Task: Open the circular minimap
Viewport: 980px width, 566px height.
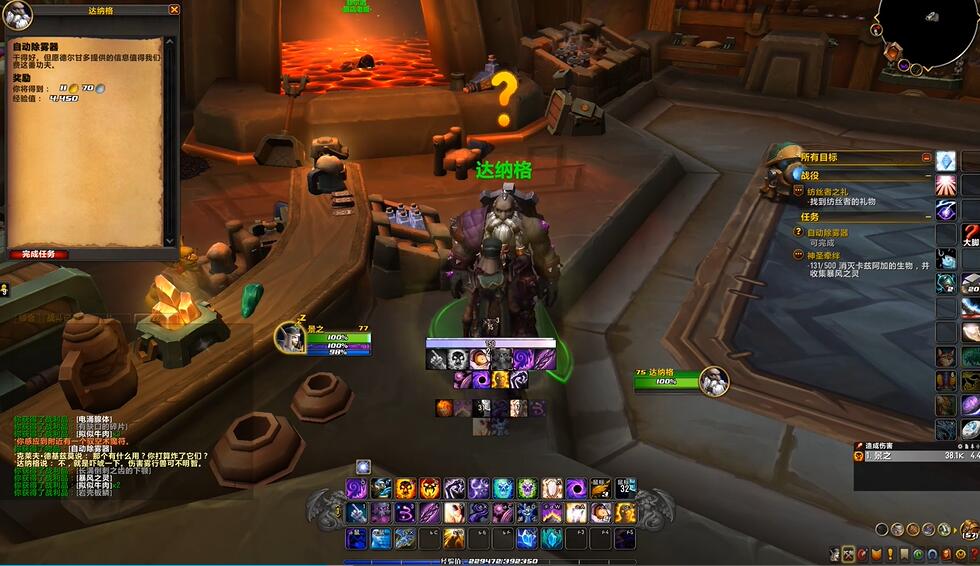Action: 925,30
